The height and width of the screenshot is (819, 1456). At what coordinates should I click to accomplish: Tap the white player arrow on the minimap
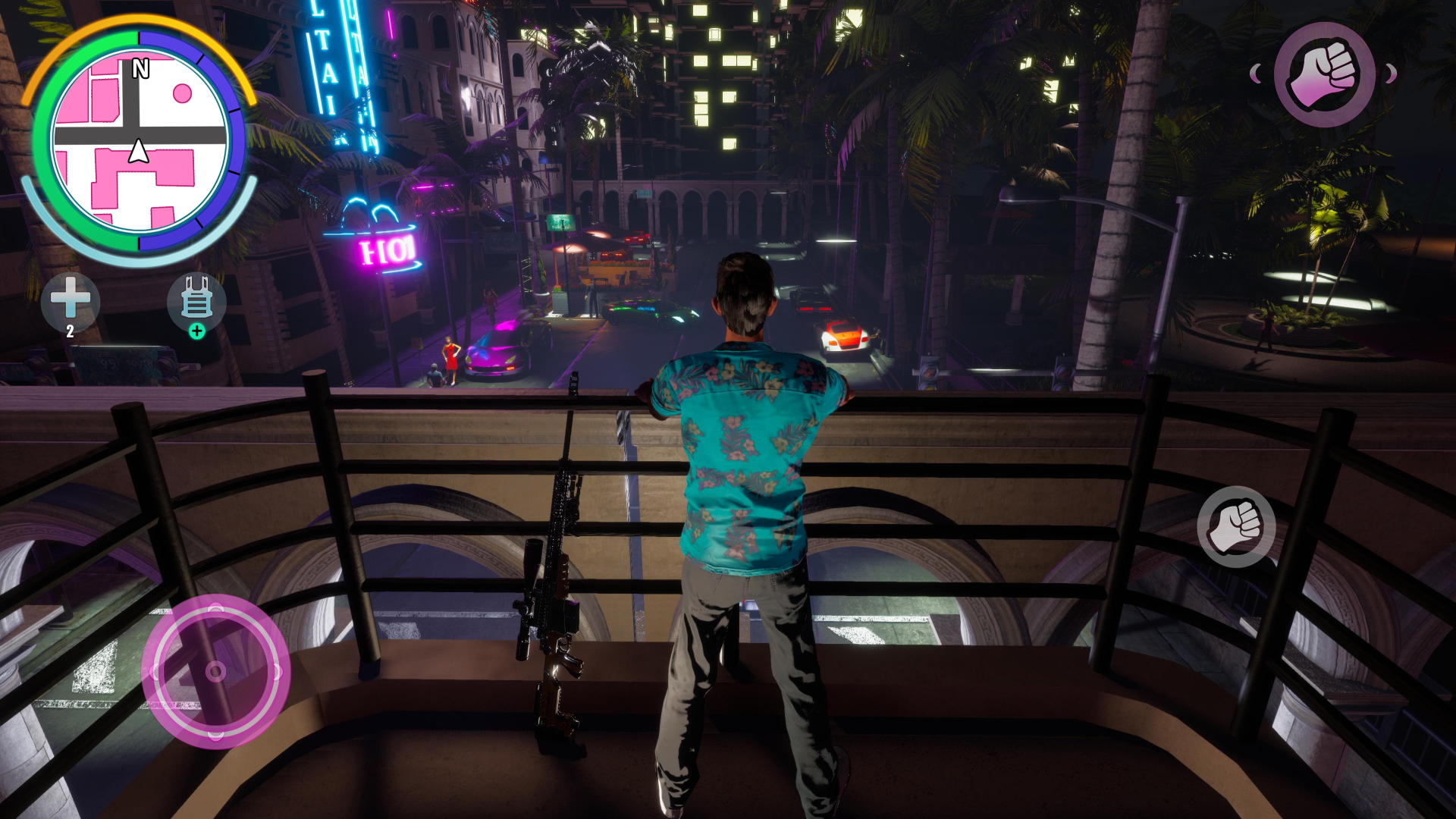pyautogui.click(x=137, y=150)
